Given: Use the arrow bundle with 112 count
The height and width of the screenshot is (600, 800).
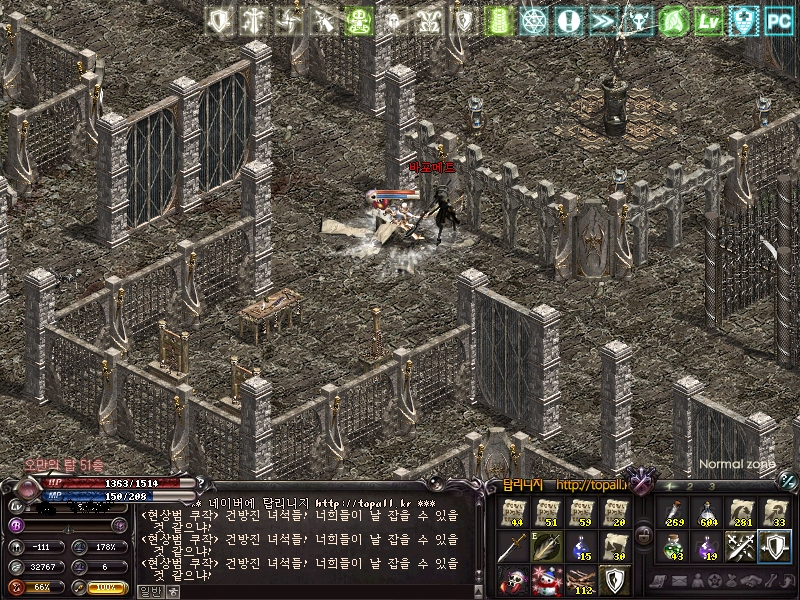Looking at the screenshot, I should tap(580, 579).
